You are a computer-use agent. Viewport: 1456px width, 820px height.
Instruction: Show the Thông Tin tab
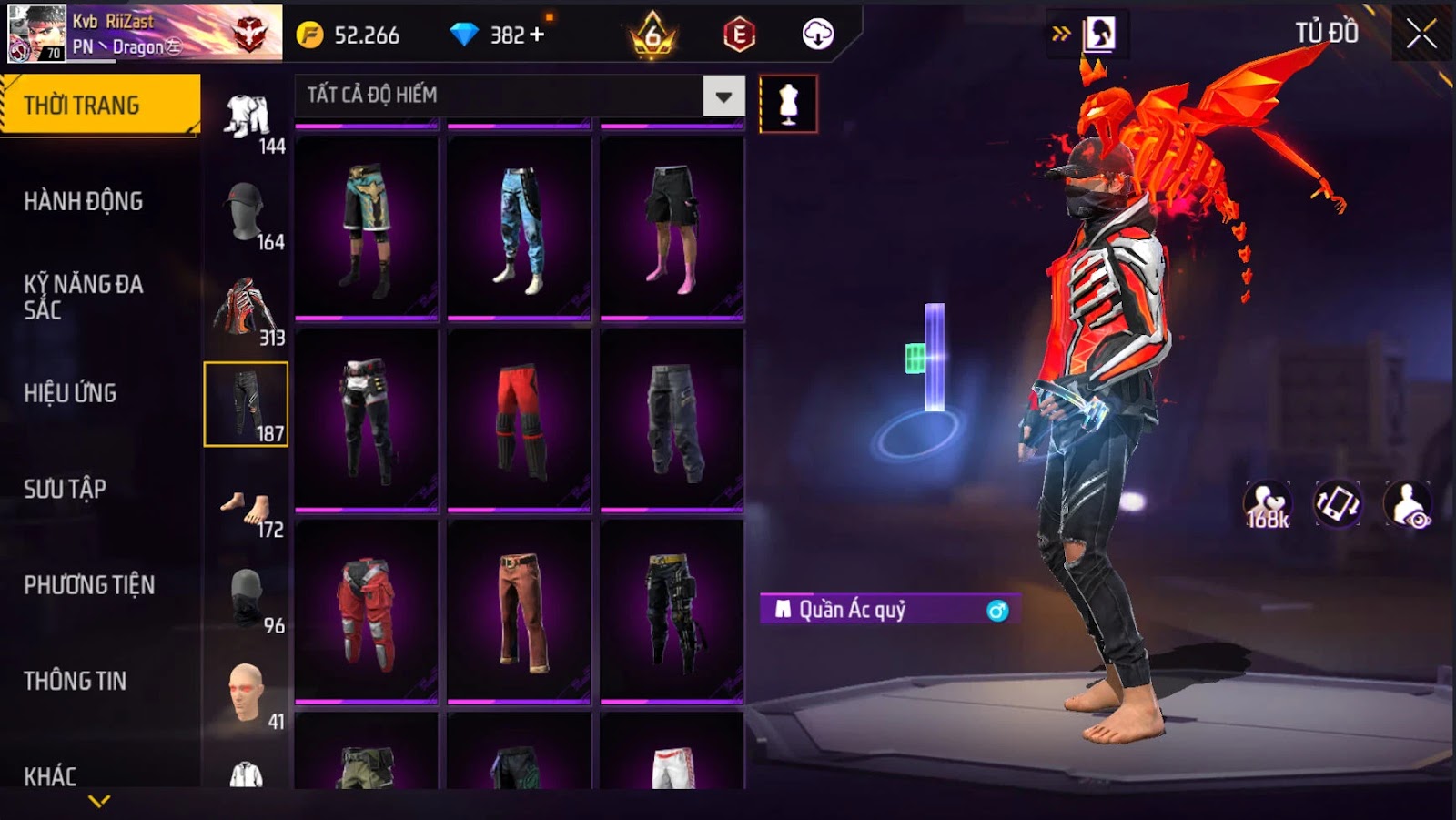tap(75, 681)
